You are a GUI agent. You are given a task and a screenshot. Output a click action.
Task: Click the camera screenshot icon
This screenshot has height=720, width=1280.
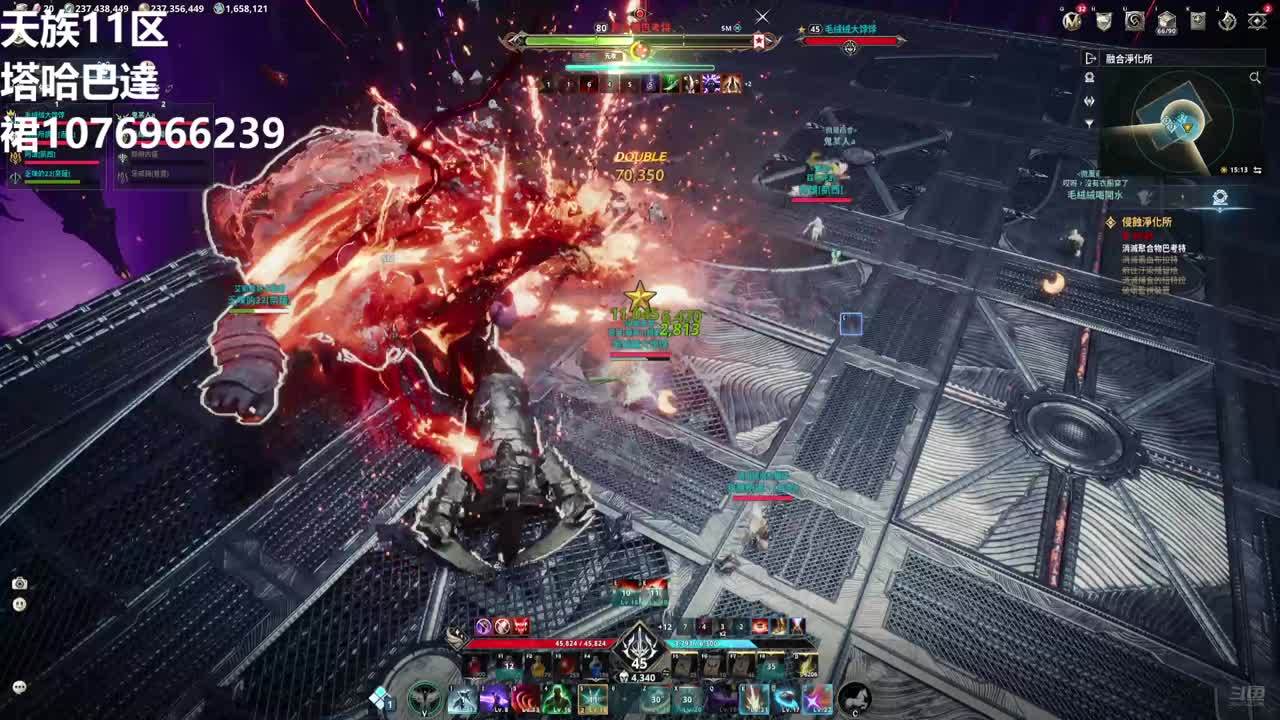(x=19, y=583)
